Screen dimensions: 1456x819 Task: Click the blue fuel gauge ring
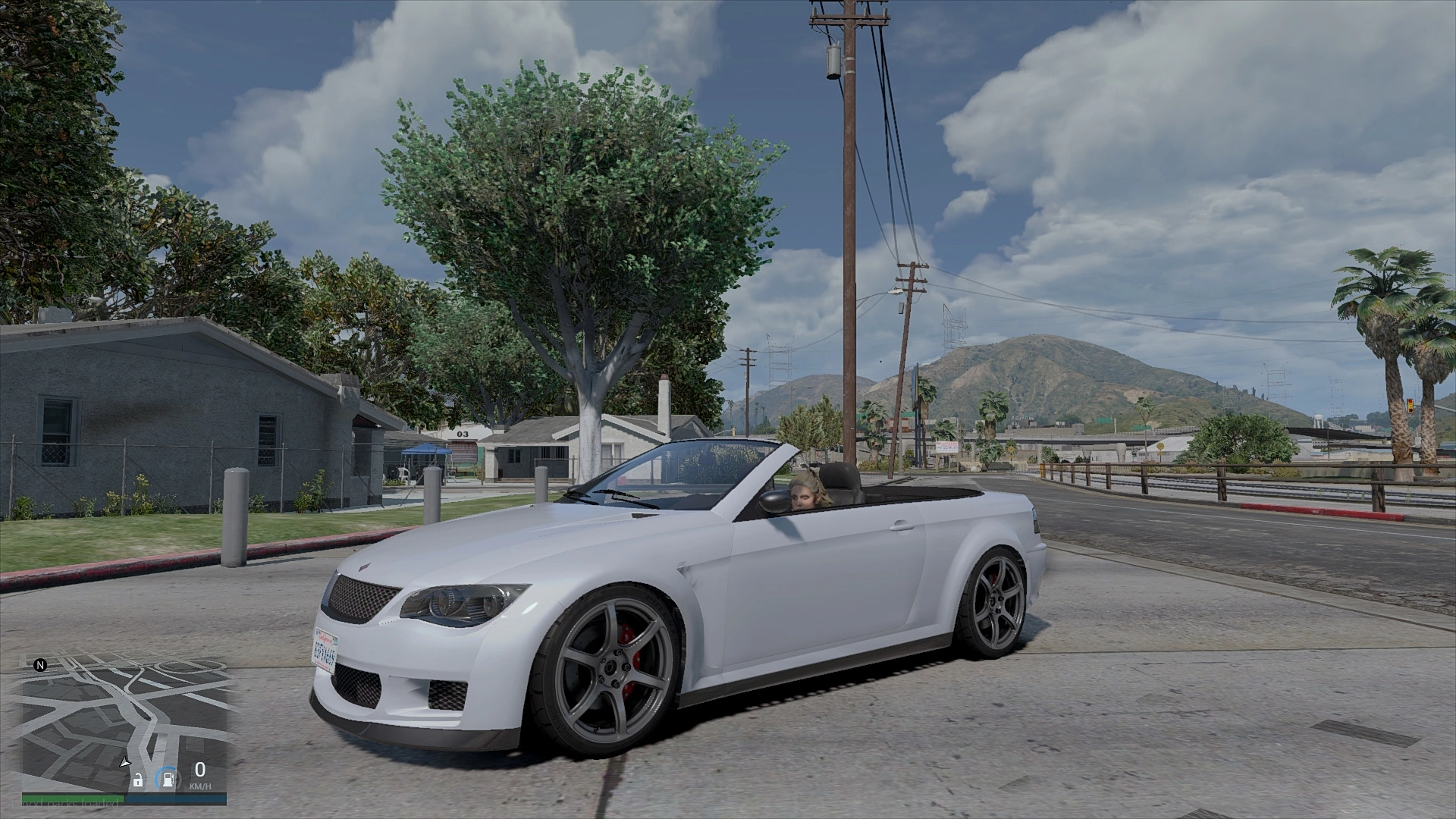158,777
